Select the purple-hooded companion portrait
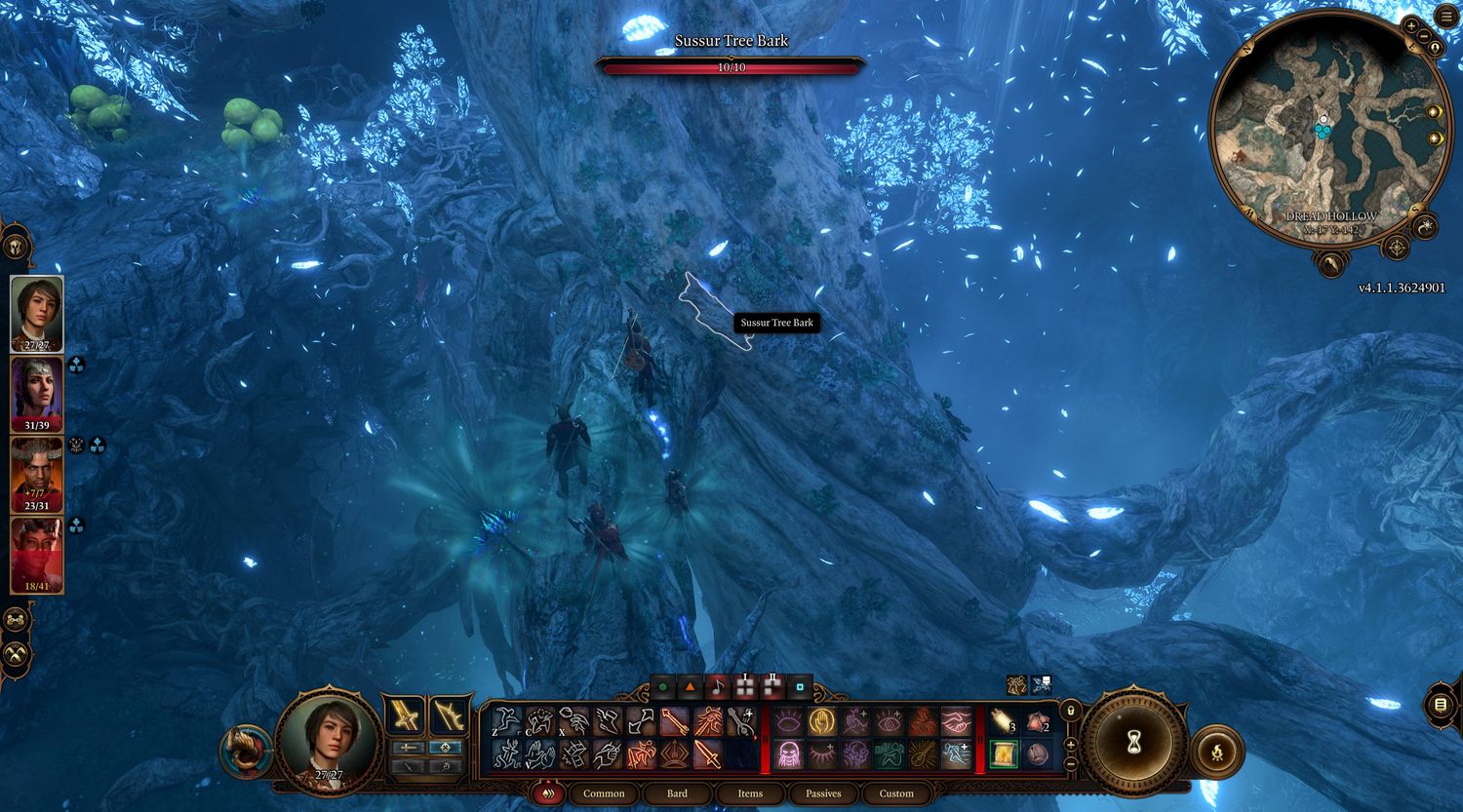1463x812 pixels. [x=37, y=393]
